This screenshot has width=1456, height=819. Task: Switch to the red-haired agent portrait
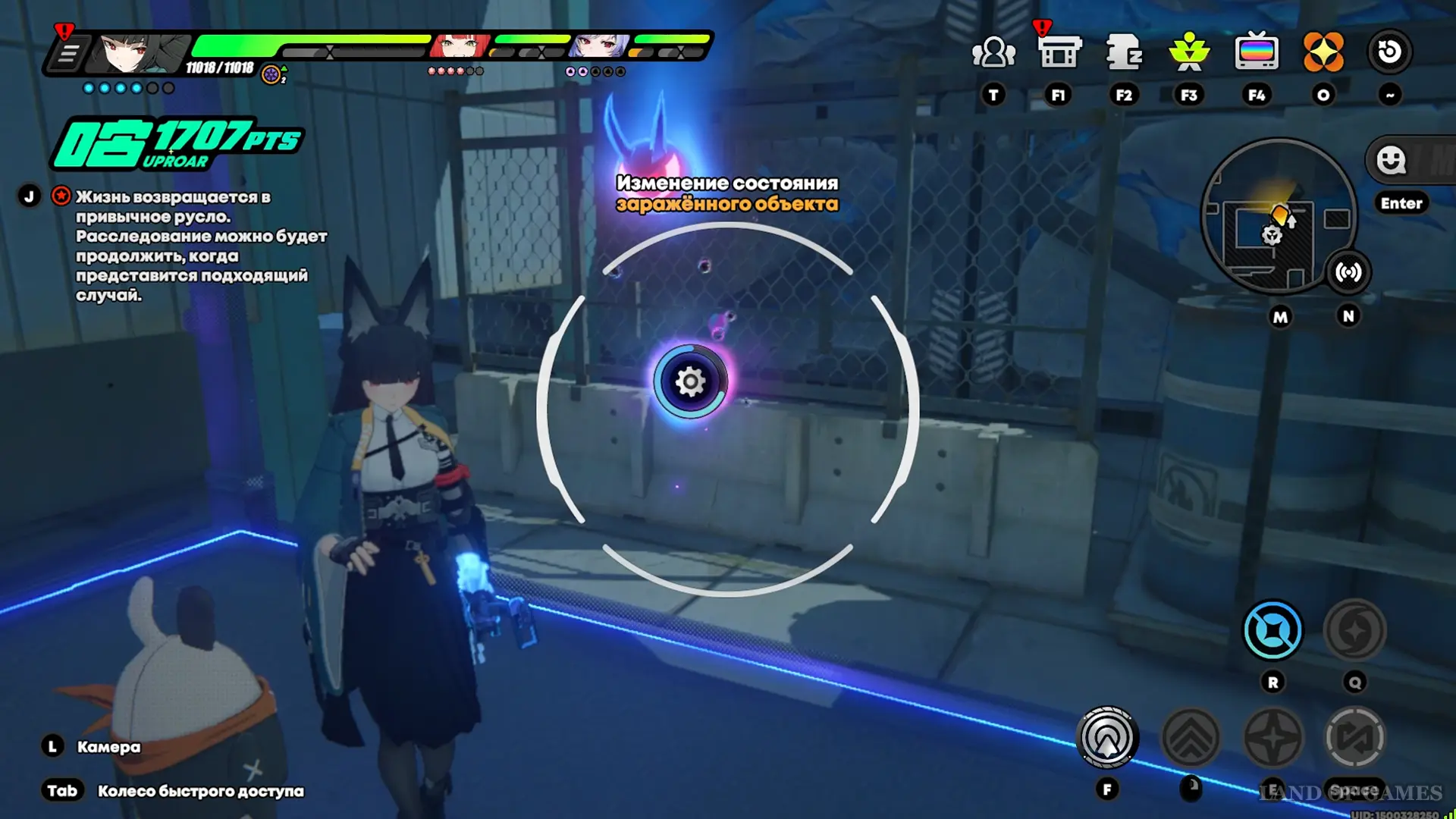point(460,47)
